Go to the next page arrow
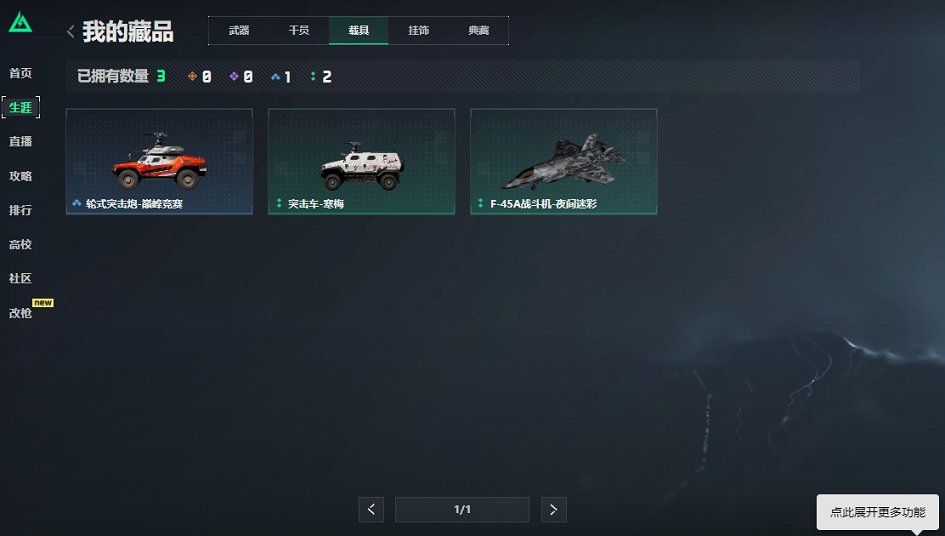This screenshot has height=536, width=945. [554, 510]
